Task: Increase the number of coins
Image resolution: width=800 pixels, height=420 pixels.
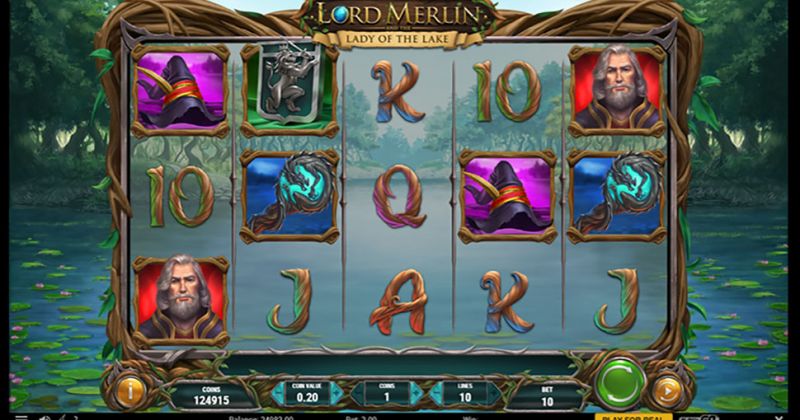Action: point(416,394)
